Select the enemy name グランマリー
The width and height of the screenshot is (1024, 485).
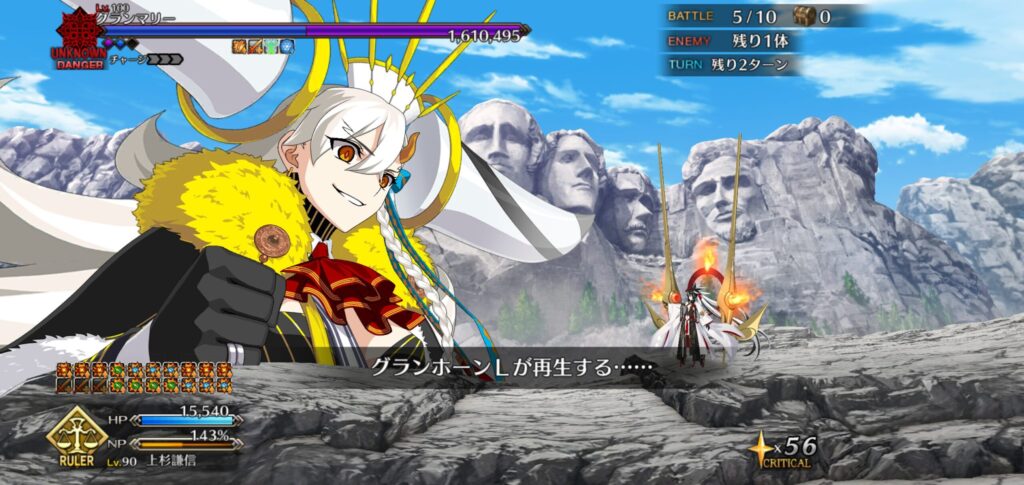tap(136, 19)
